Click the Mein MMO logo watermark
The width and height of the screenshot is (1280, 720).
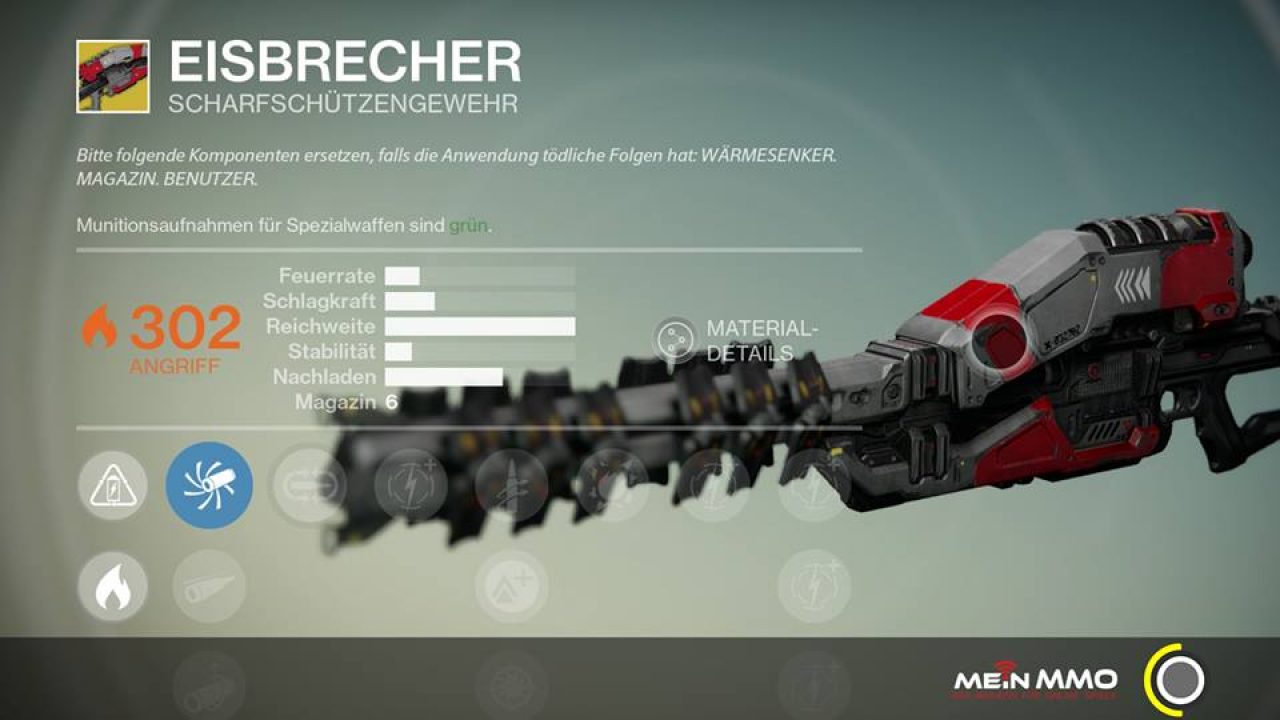tap(1035, 682)
